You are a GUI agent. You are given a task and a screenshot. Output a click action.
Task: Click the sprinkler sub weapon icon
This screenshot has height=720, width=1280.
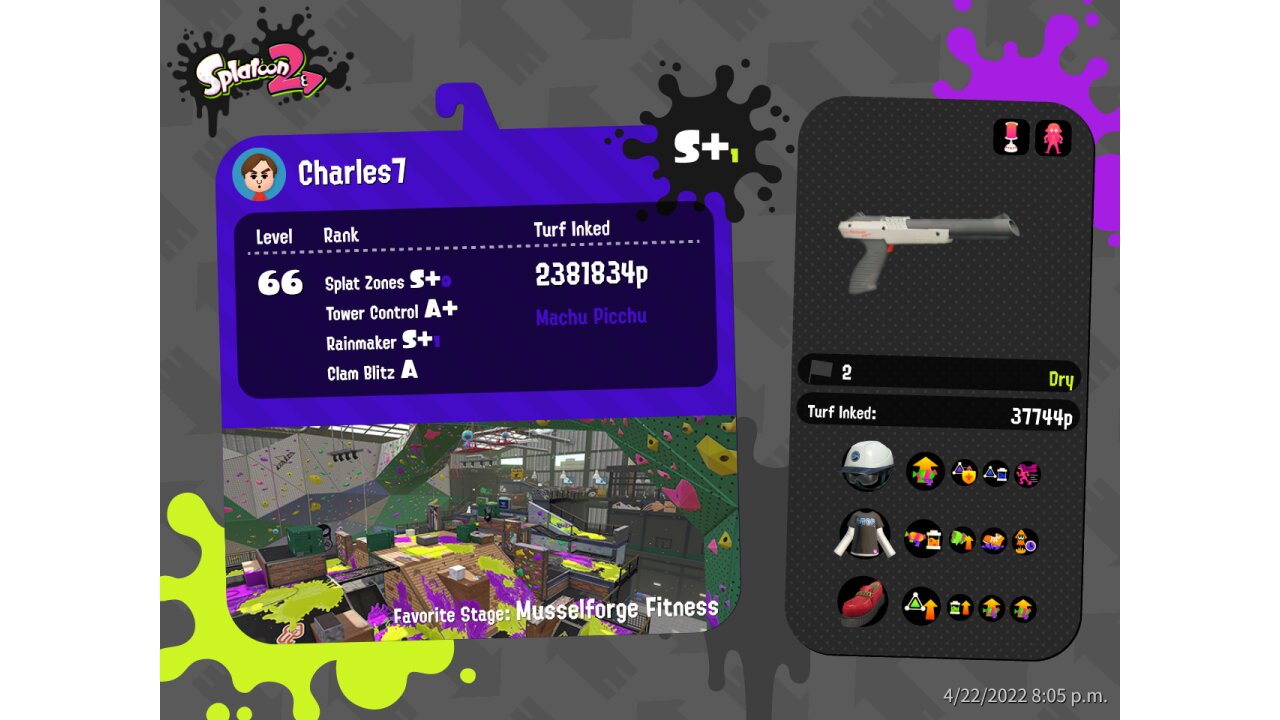1011,137
